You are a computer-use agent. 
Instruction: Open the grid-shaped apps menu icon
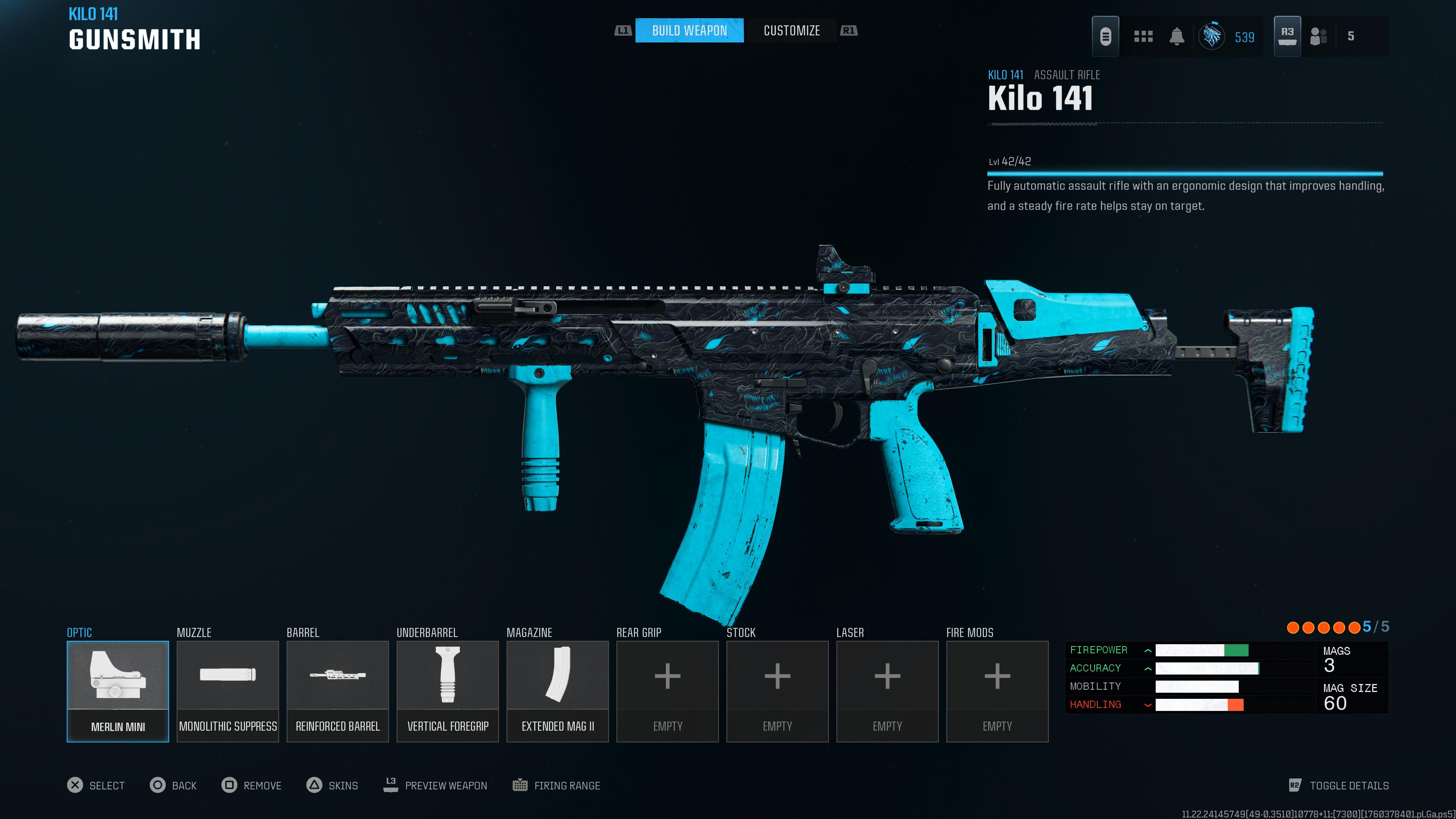[x=1143, y=37]
